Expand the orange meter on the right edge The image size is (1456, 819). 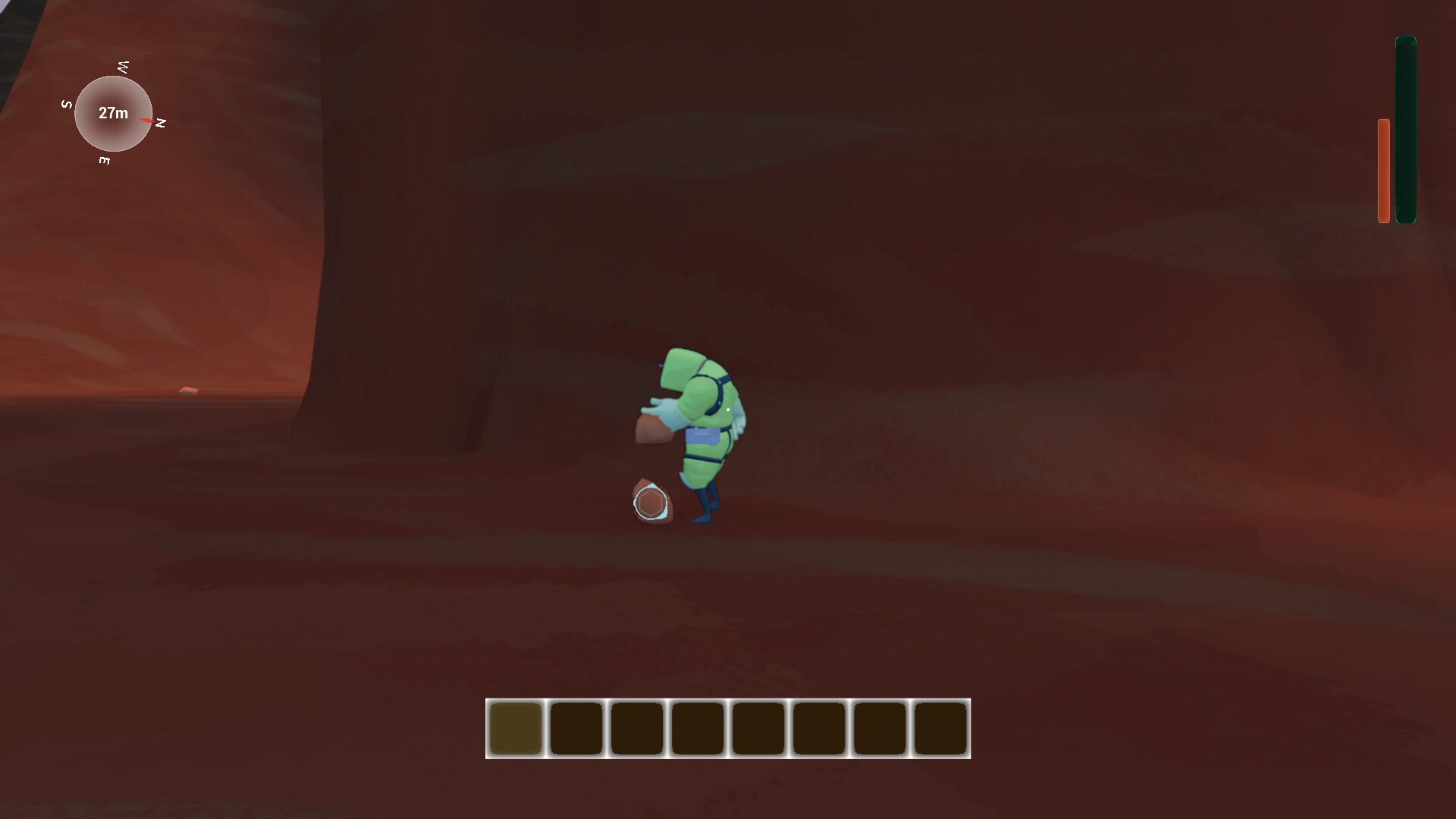(x=1382, y=170)
